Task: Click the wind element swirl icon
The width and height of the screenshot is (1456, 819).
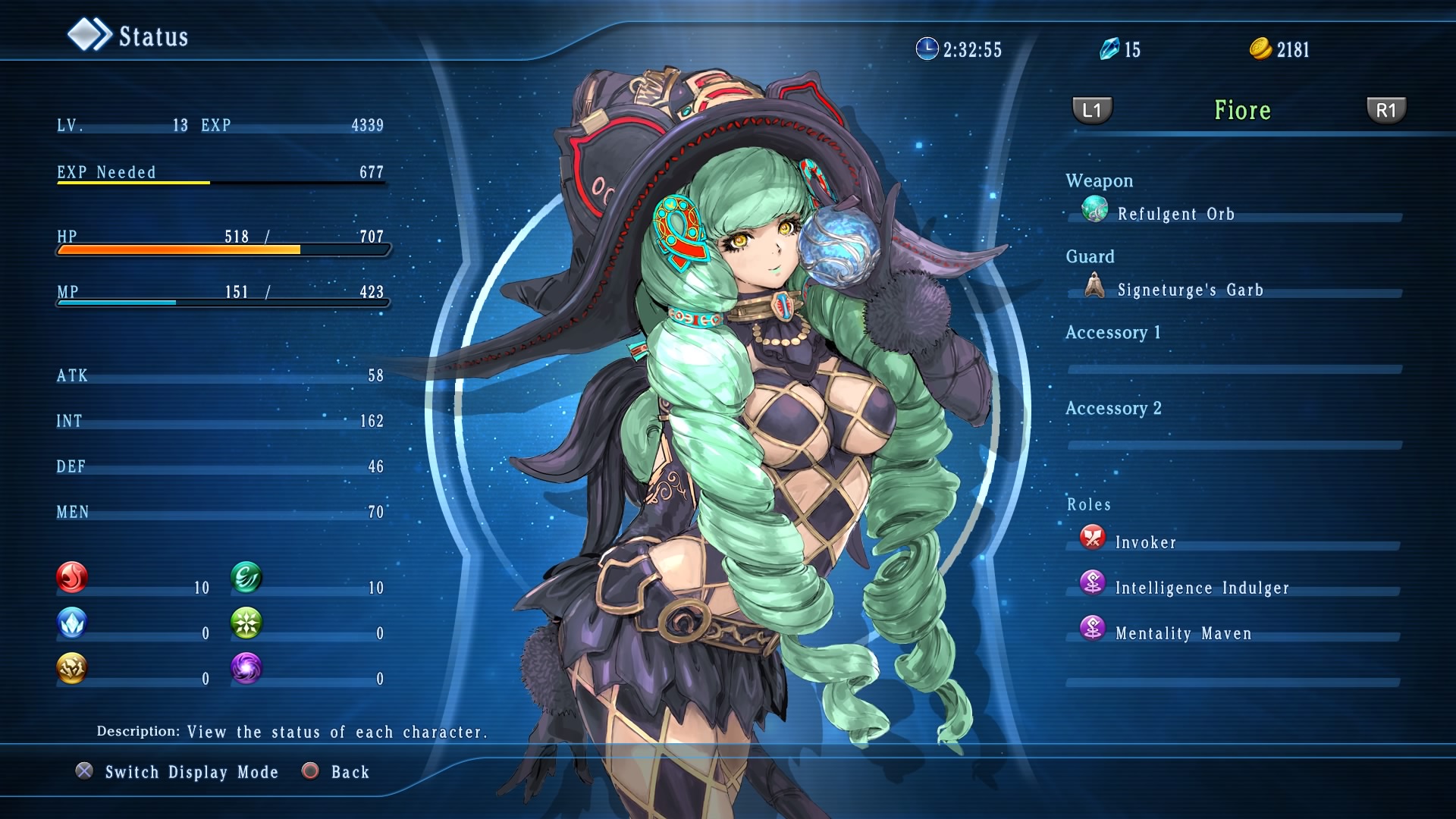Action: [246, 578]
